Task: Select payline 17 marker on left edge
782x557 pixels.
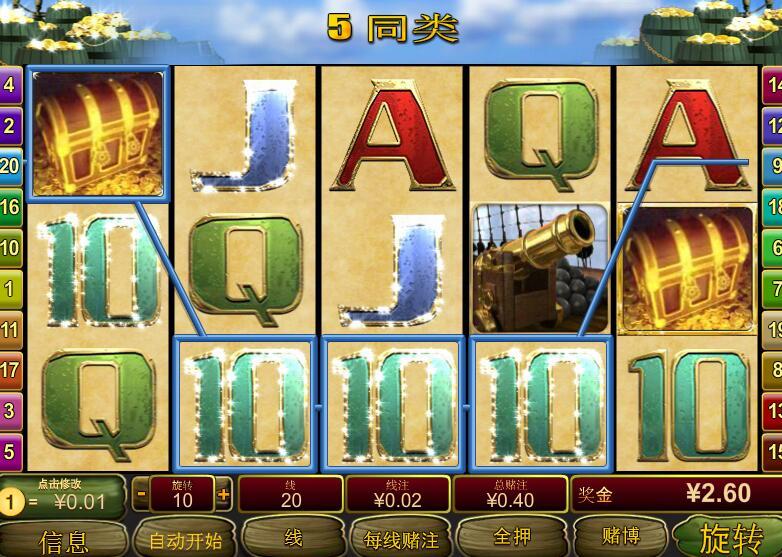Action: 9,370
